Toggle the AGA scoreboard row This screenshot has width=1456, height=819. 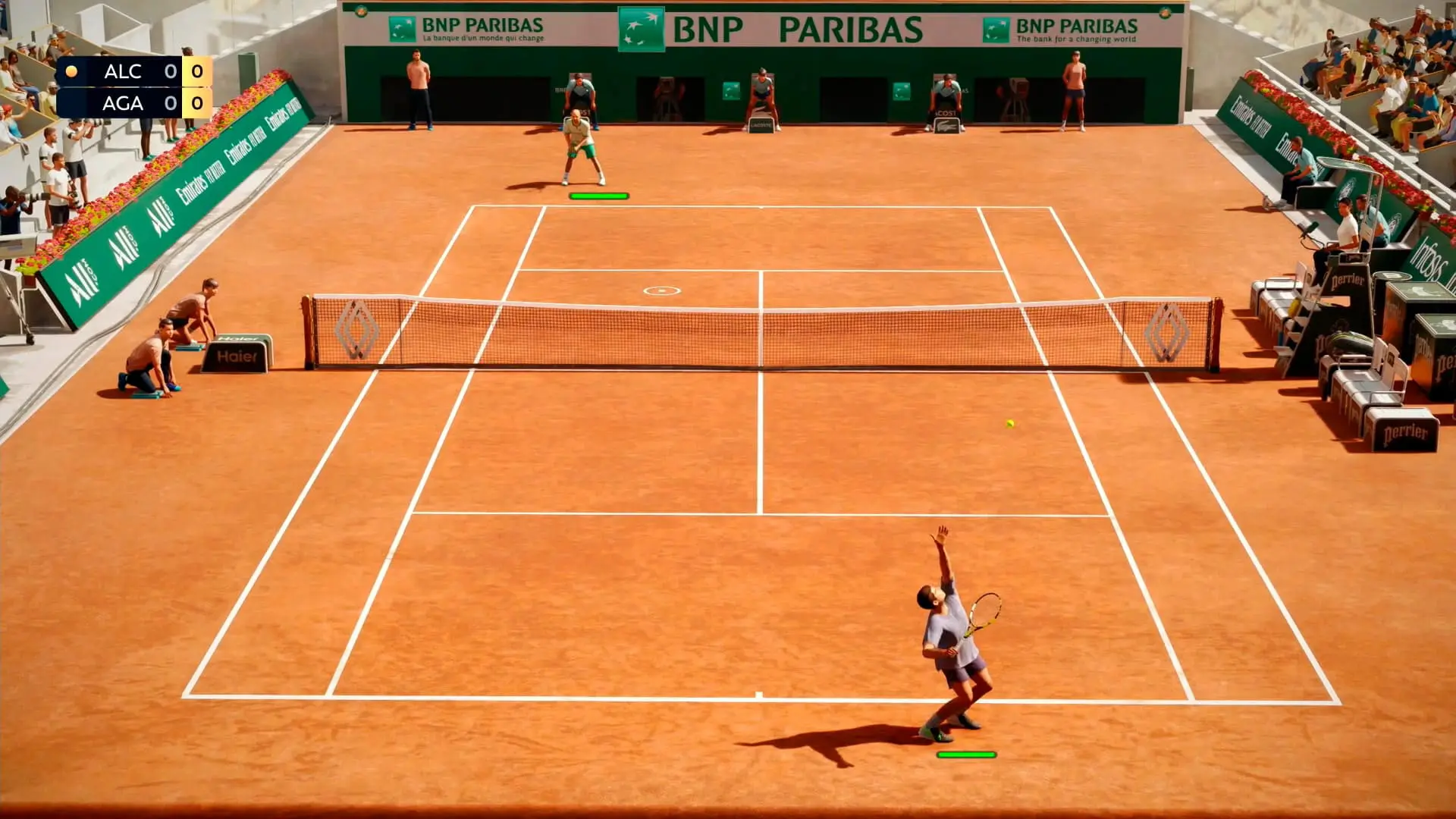[136, 103]
